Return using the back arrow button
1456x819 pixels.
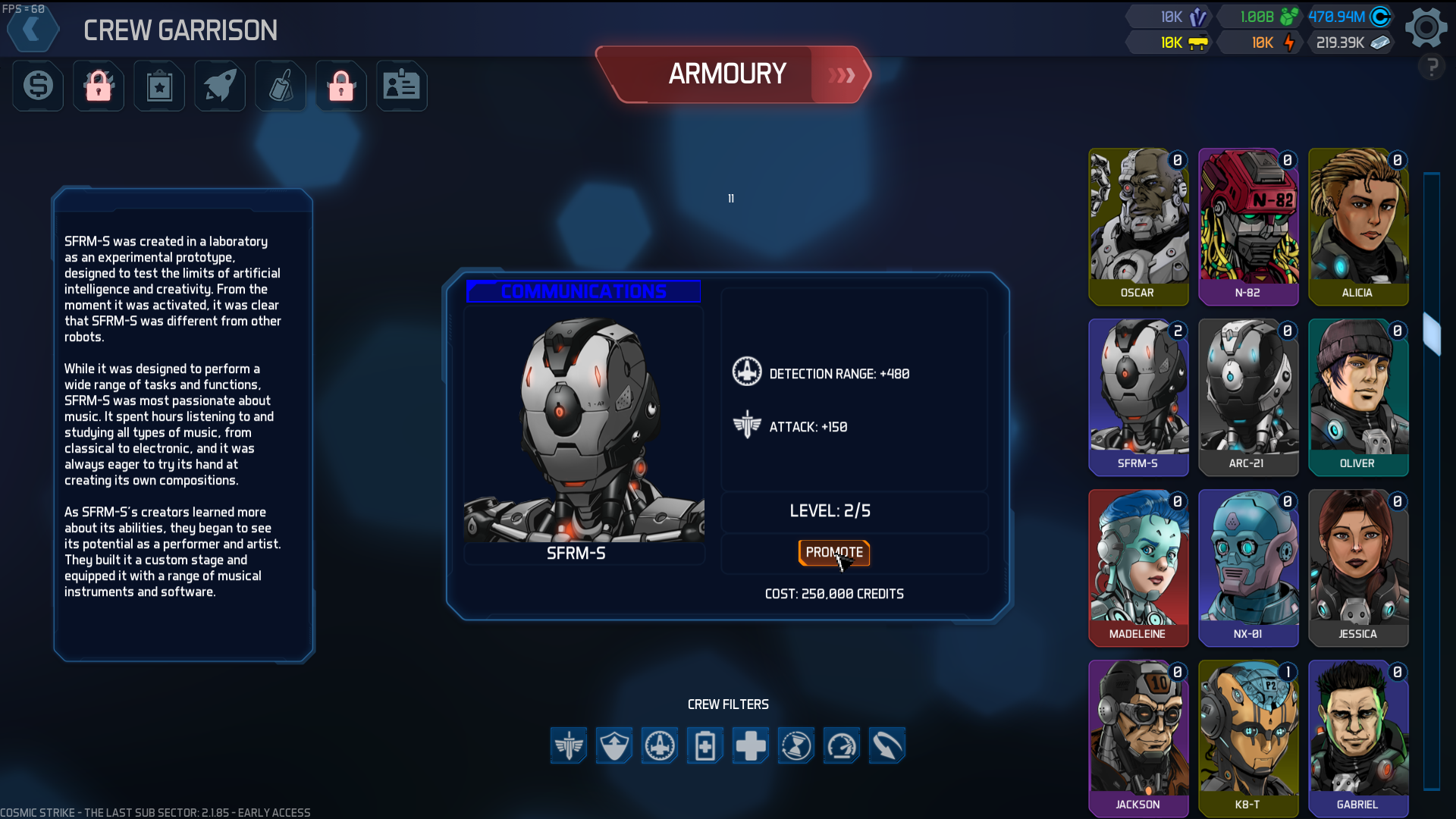(33, 30)
